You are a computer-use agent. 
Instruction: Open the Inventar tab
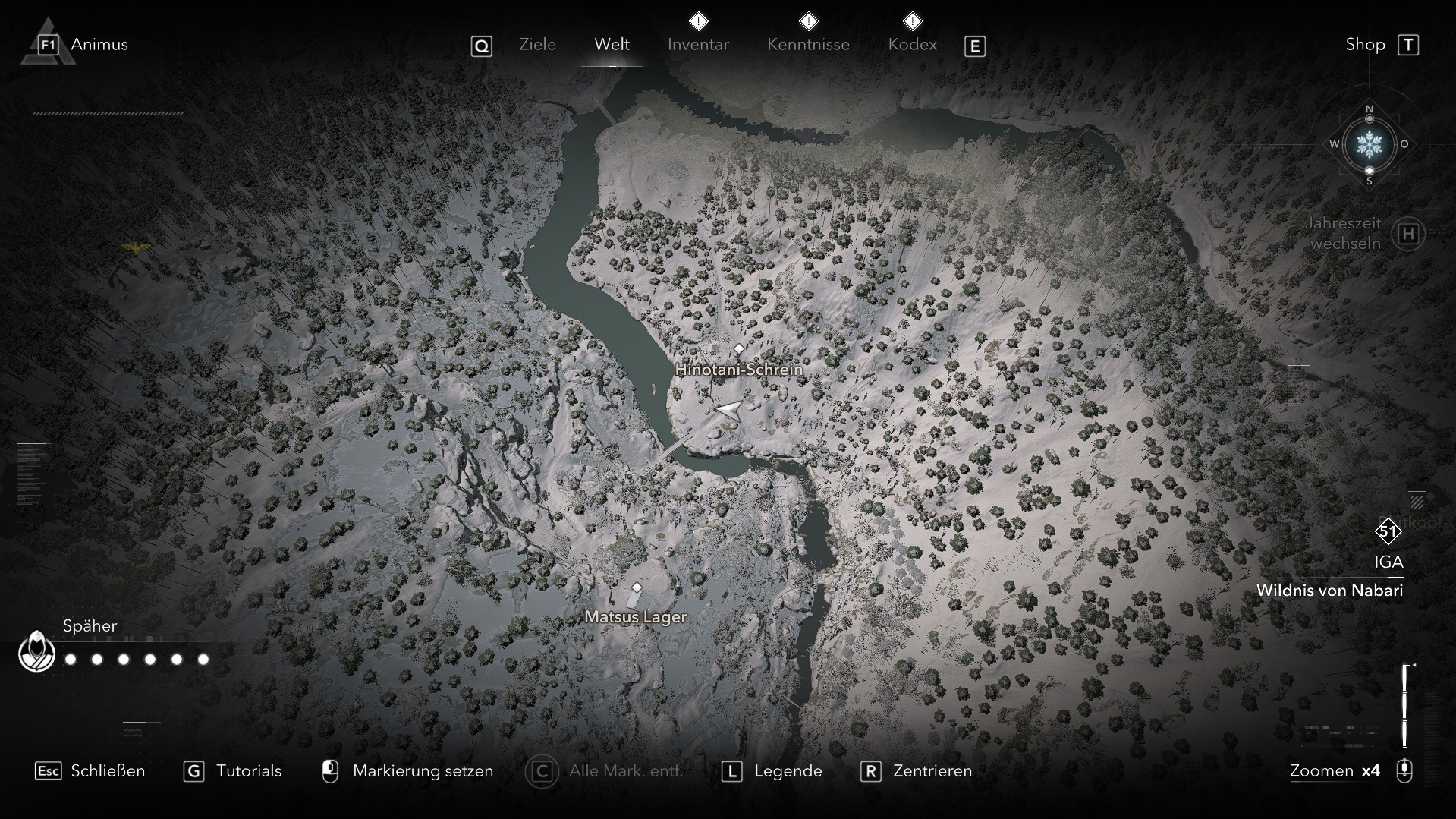698,45
